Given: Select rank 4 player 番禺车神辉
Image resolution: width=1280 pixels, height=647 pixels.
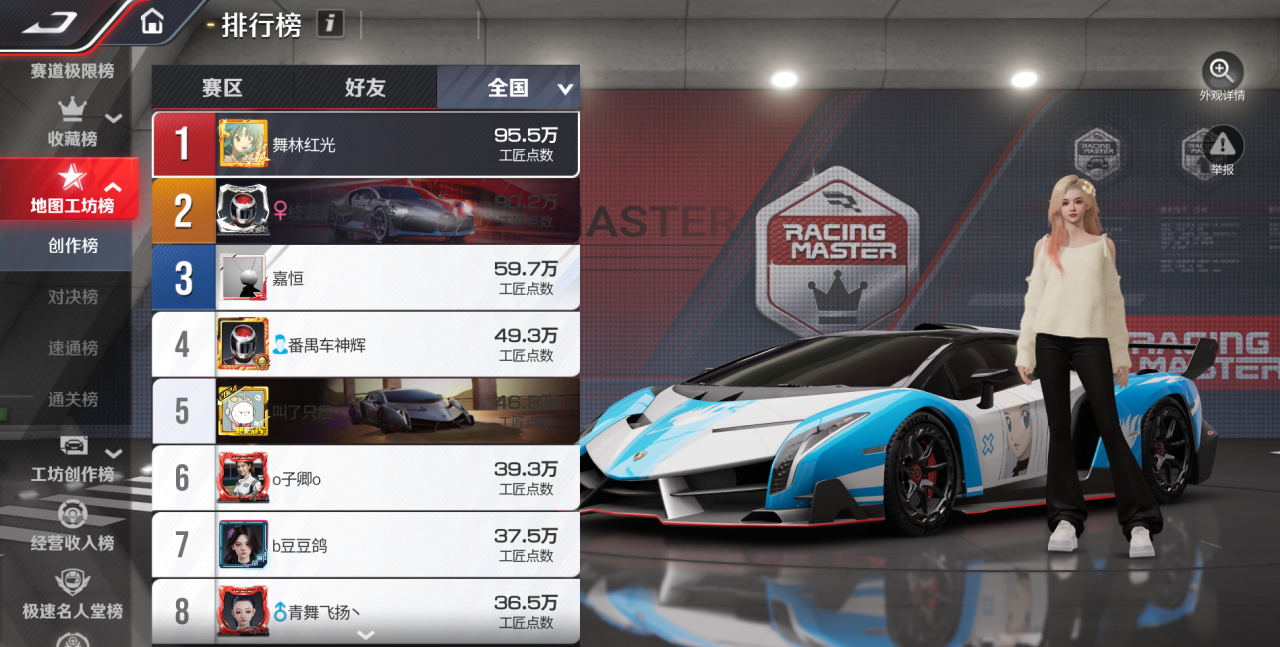Looking at the screenshot, I should [x=366, y=345].
